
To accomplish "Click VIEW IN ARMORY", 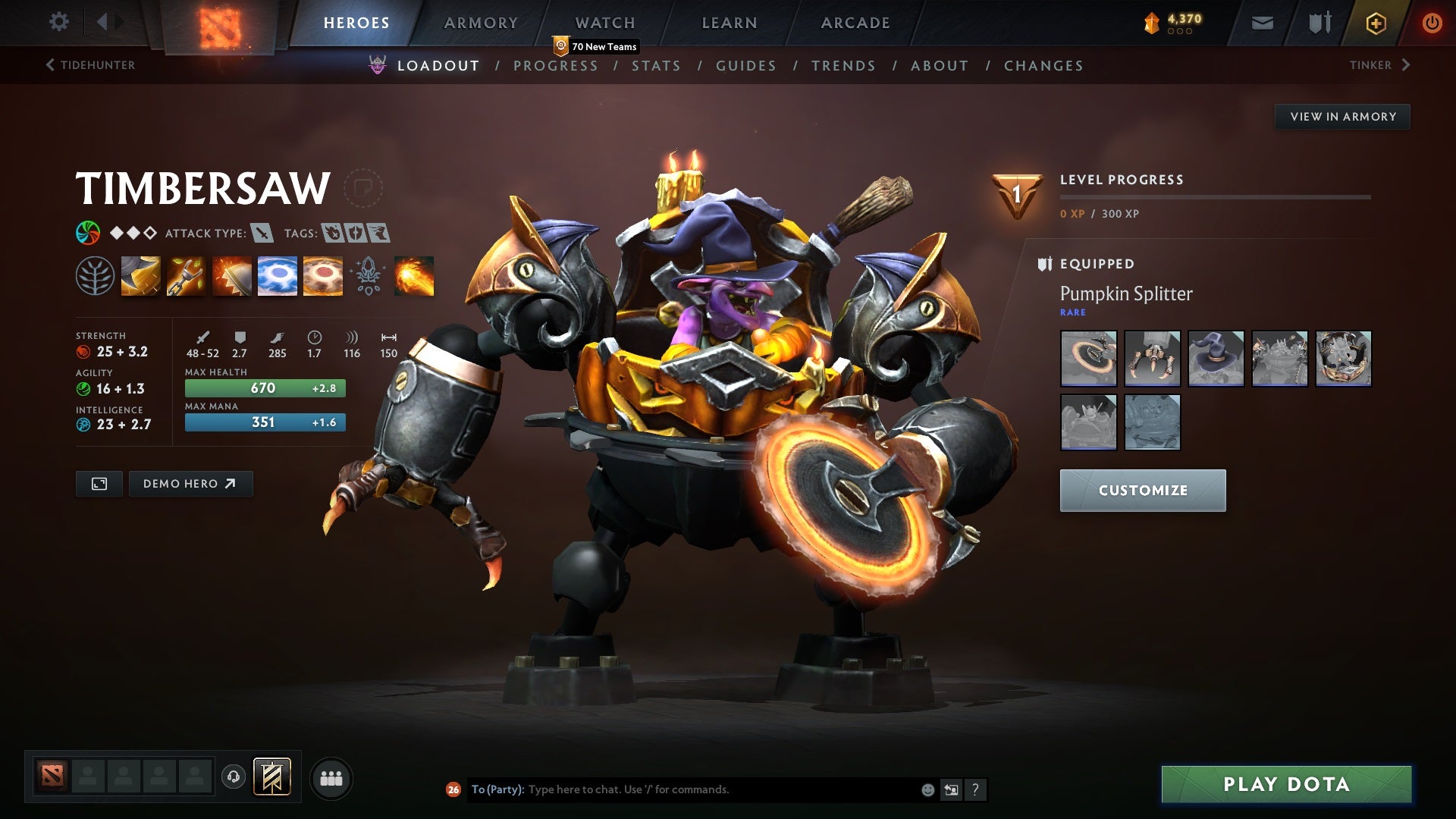I will coord(1342,116).
